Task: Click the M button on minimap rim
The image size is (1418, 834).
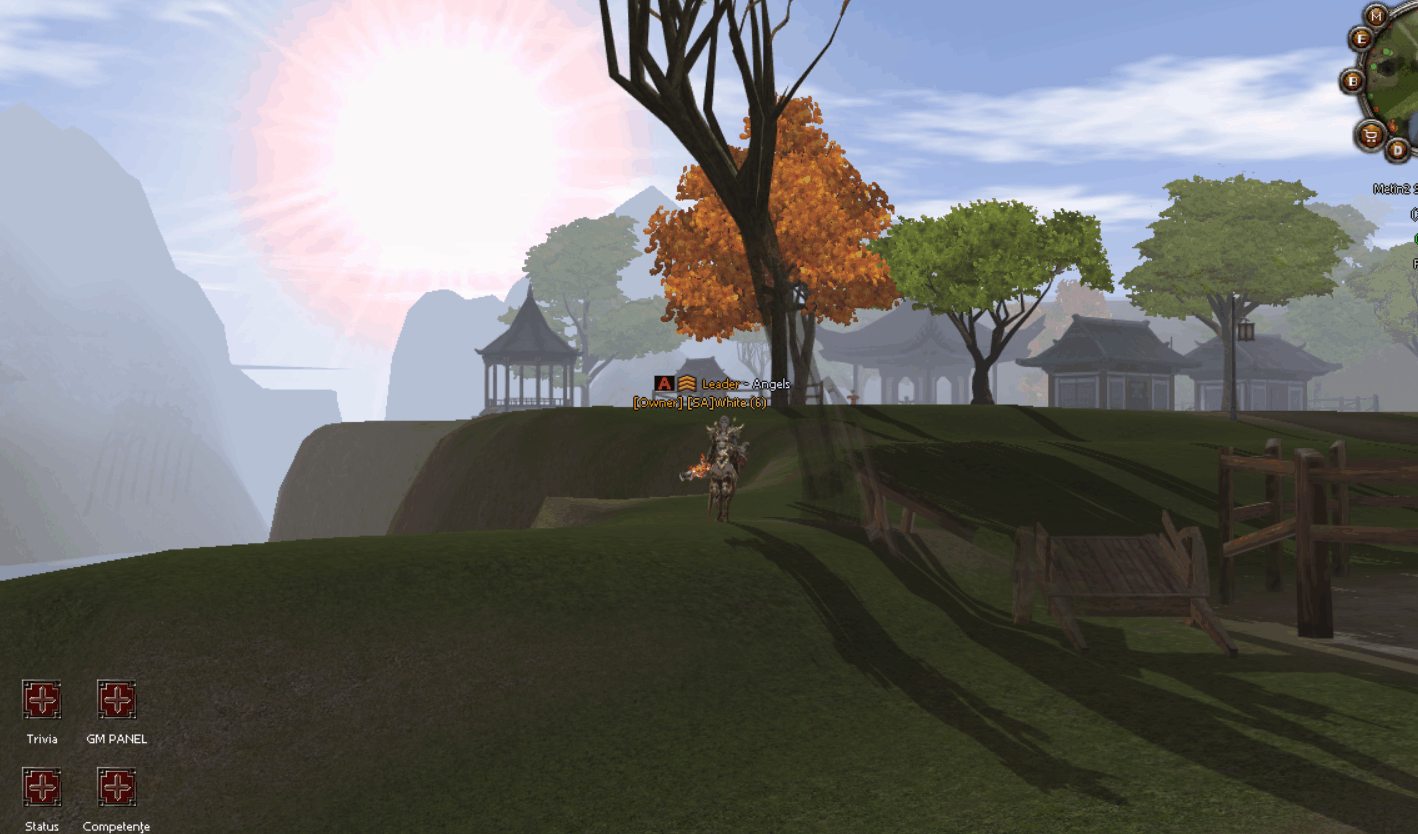Action: coord(1377,16)
